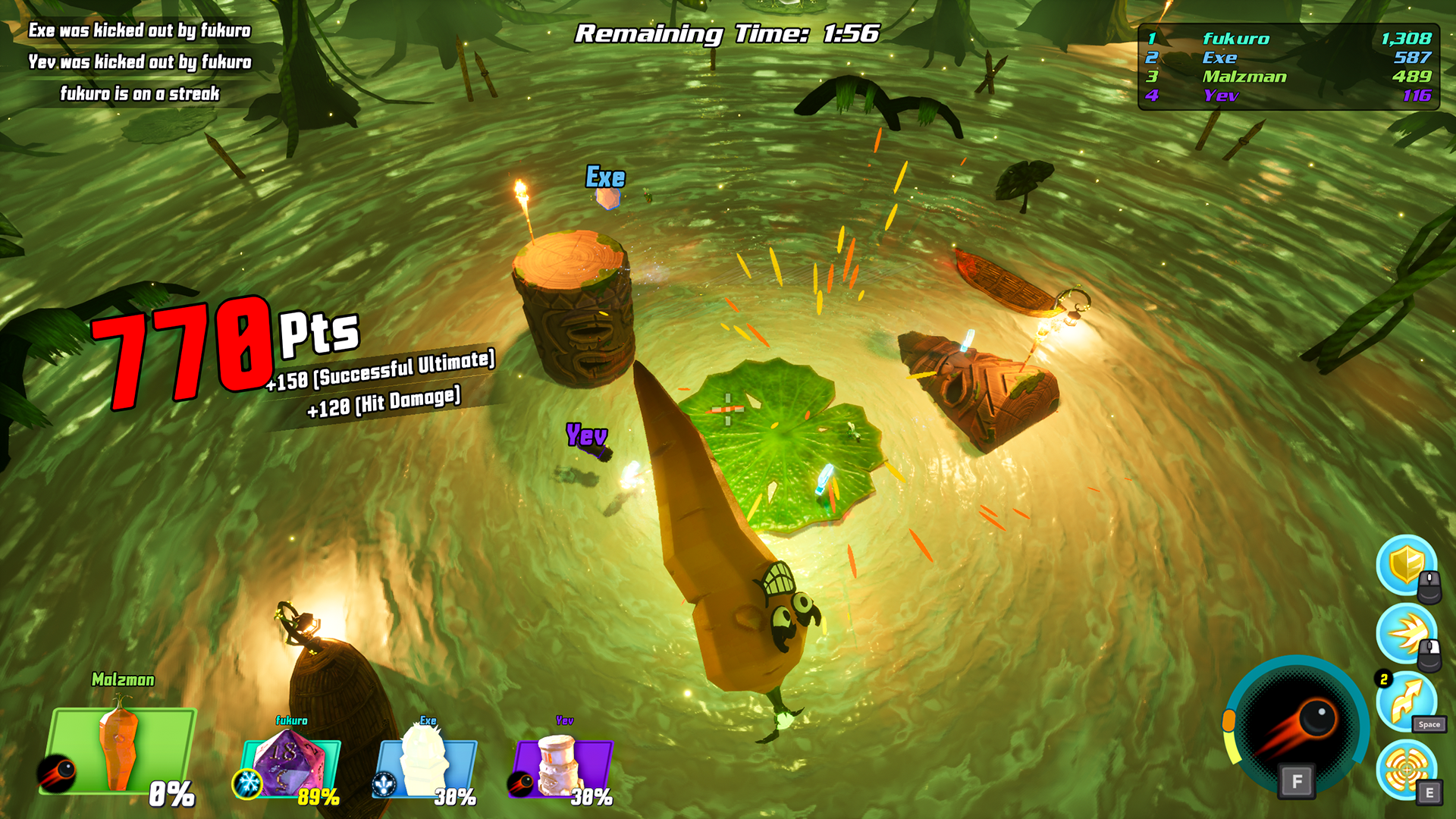The image size is (1456, 819).
Task: Toggle the orange charge marker on the ultimate meter
Action: [1231, 719]
